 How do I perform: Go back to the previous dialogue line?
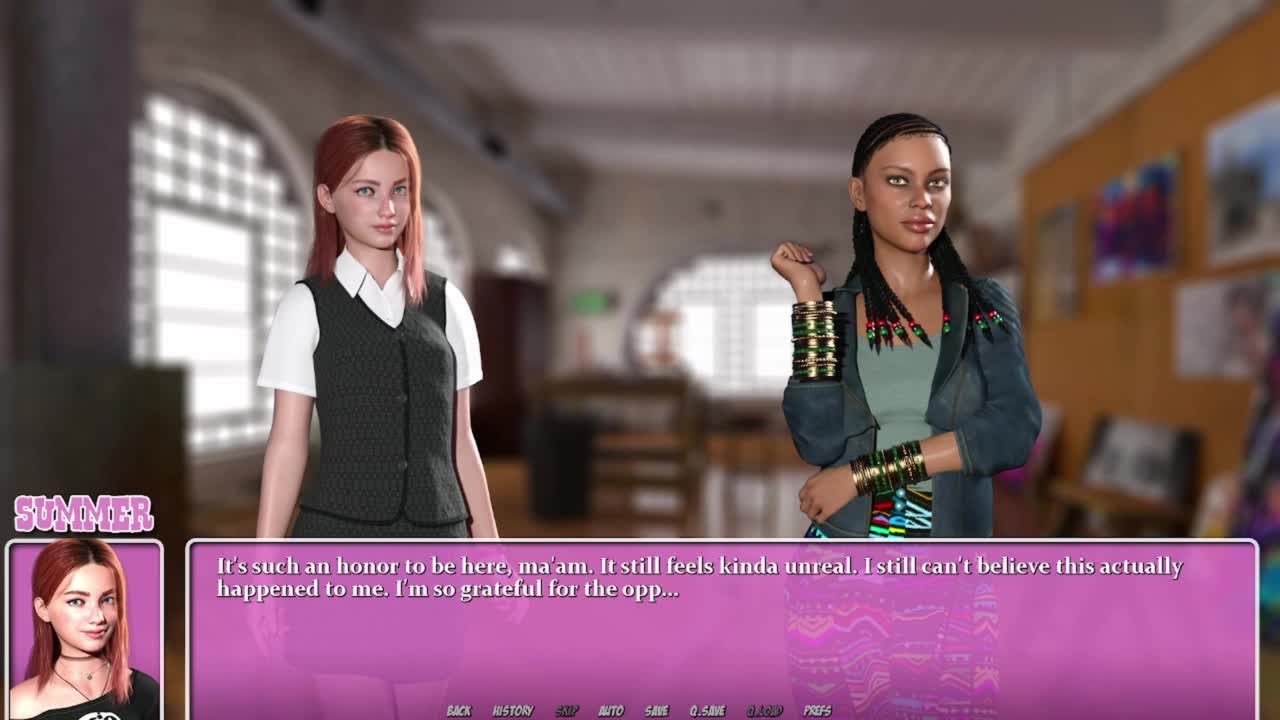[459, 711]
